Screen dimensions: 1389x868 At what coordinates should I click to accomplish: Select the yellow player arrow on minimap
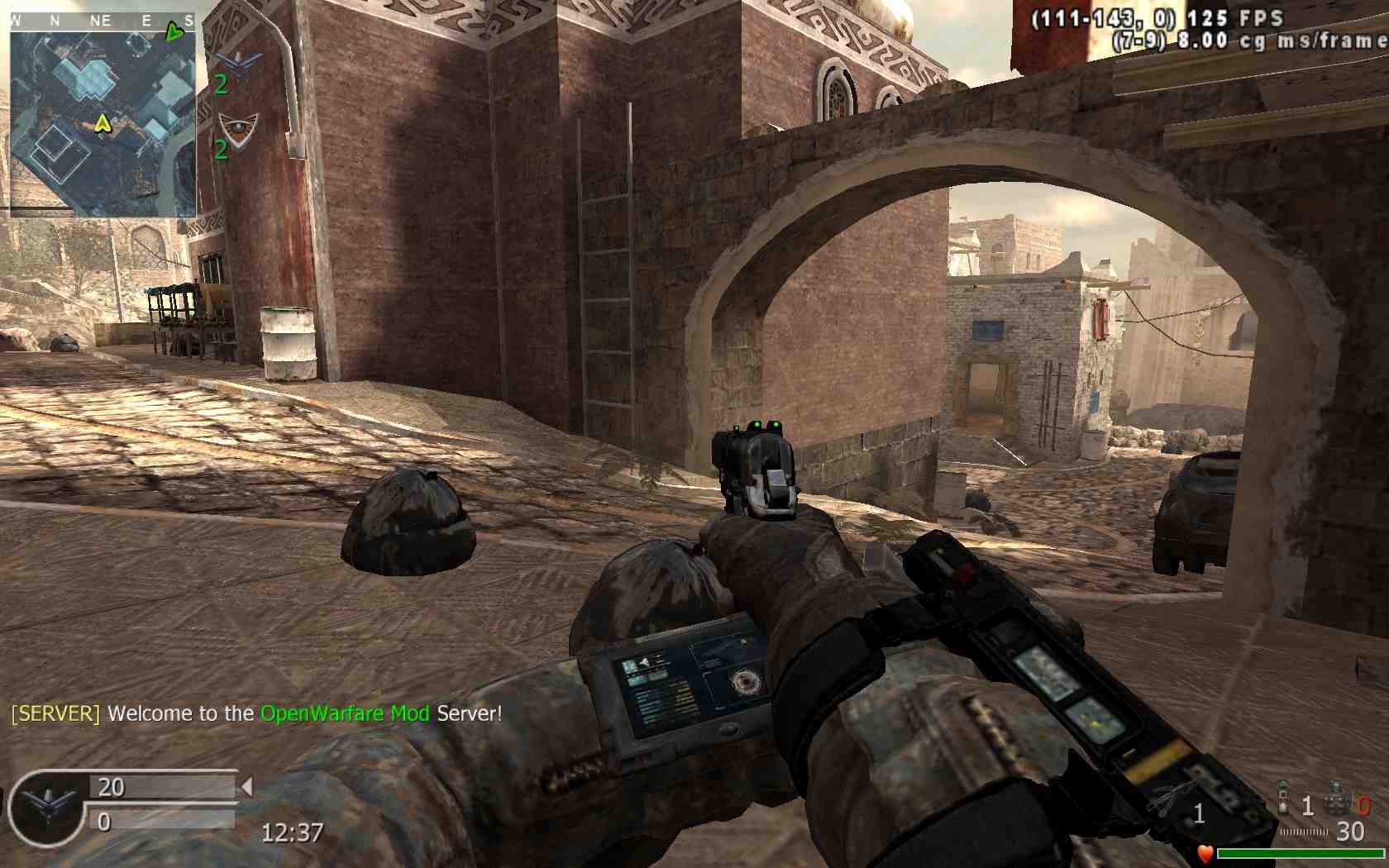pos(103,124)
